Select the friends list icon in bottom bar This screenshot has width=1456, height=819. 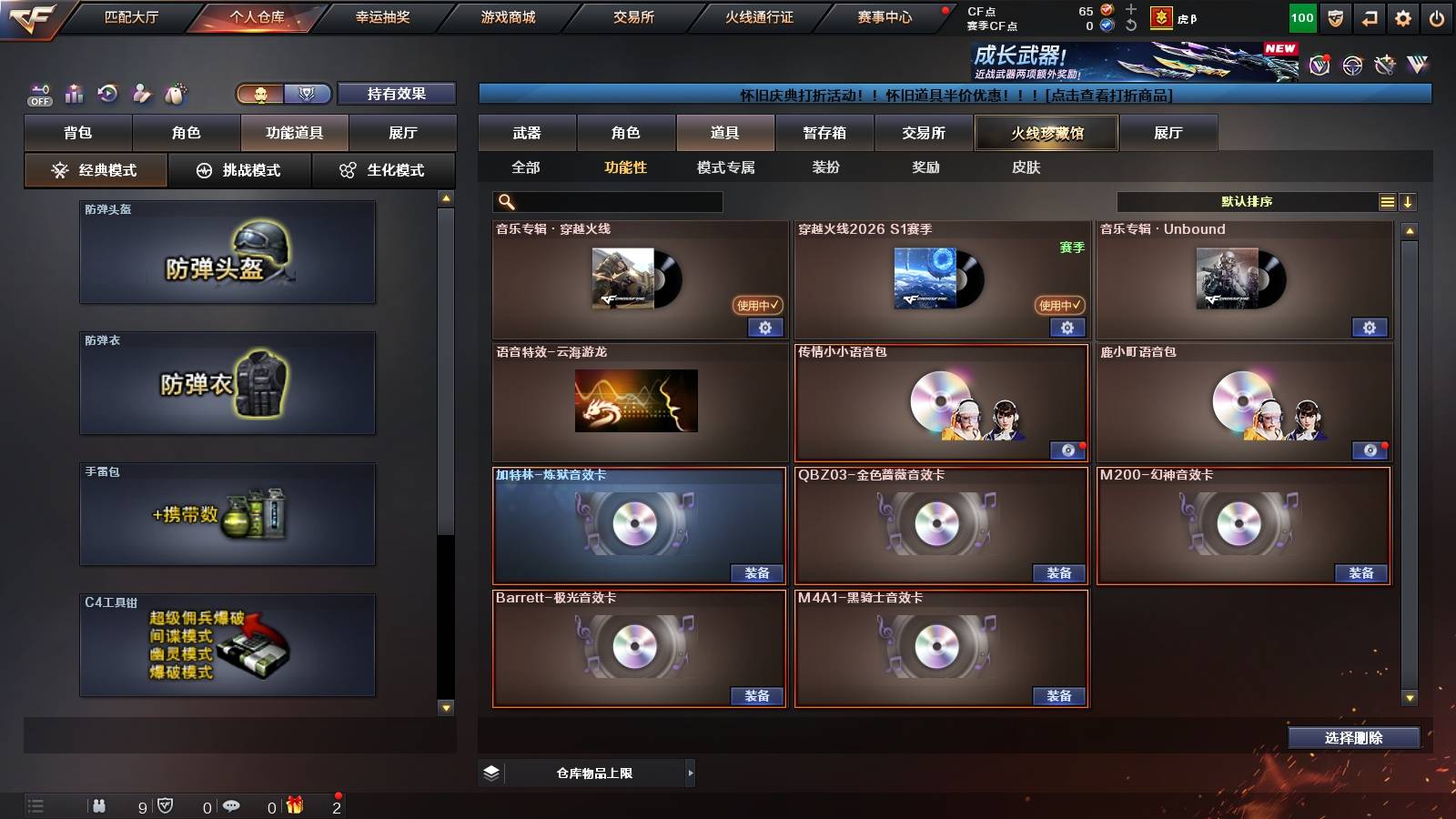coord(100,804)
